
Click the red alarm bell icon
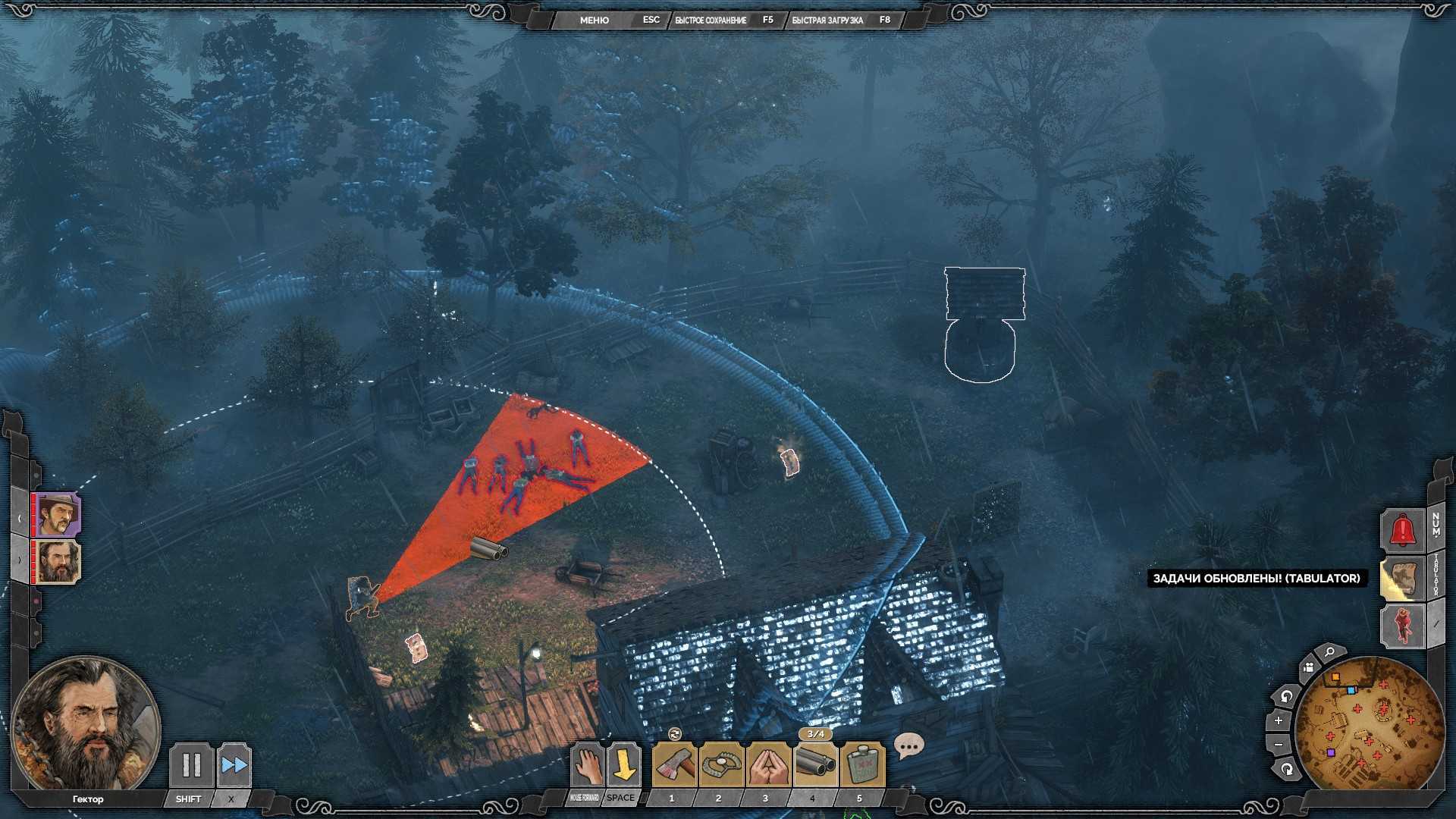(1402, 529)
